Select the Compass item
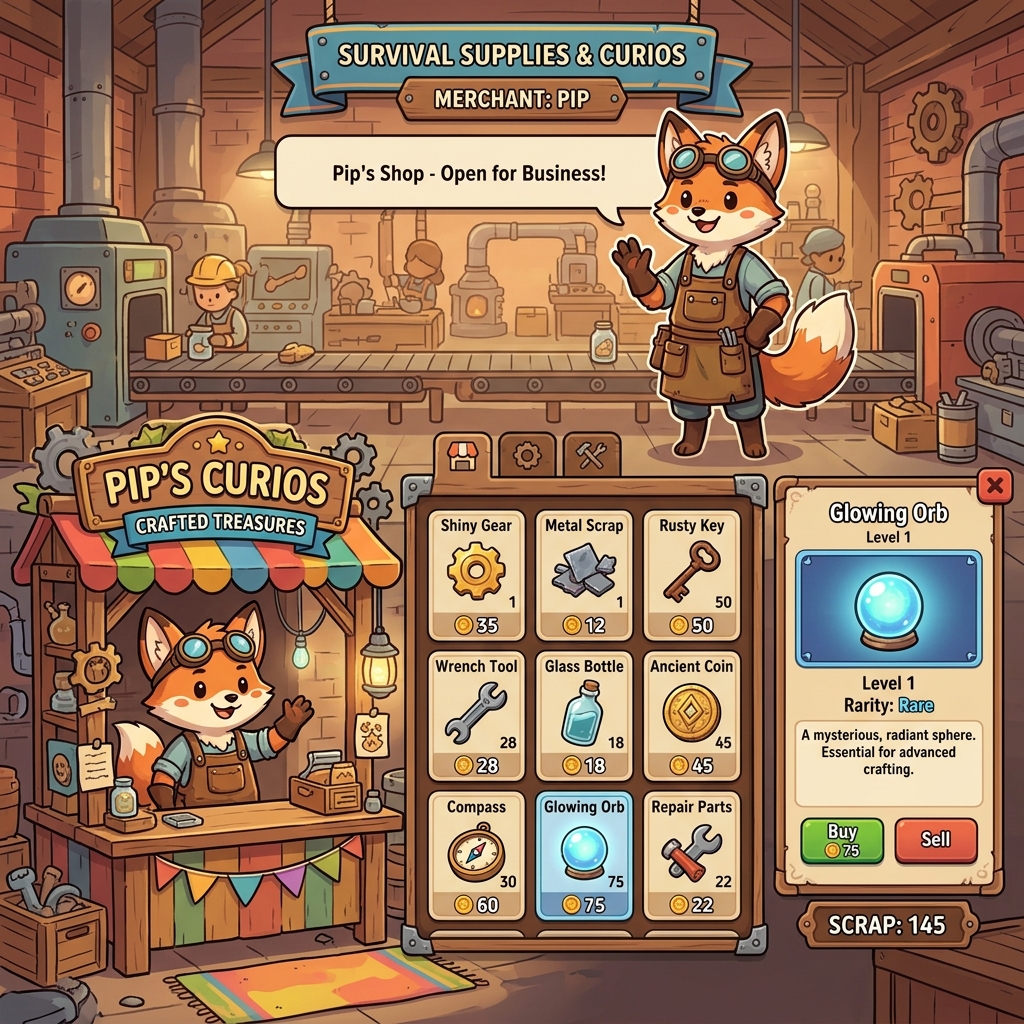Screen dimensions: 1024x1024 475,855
